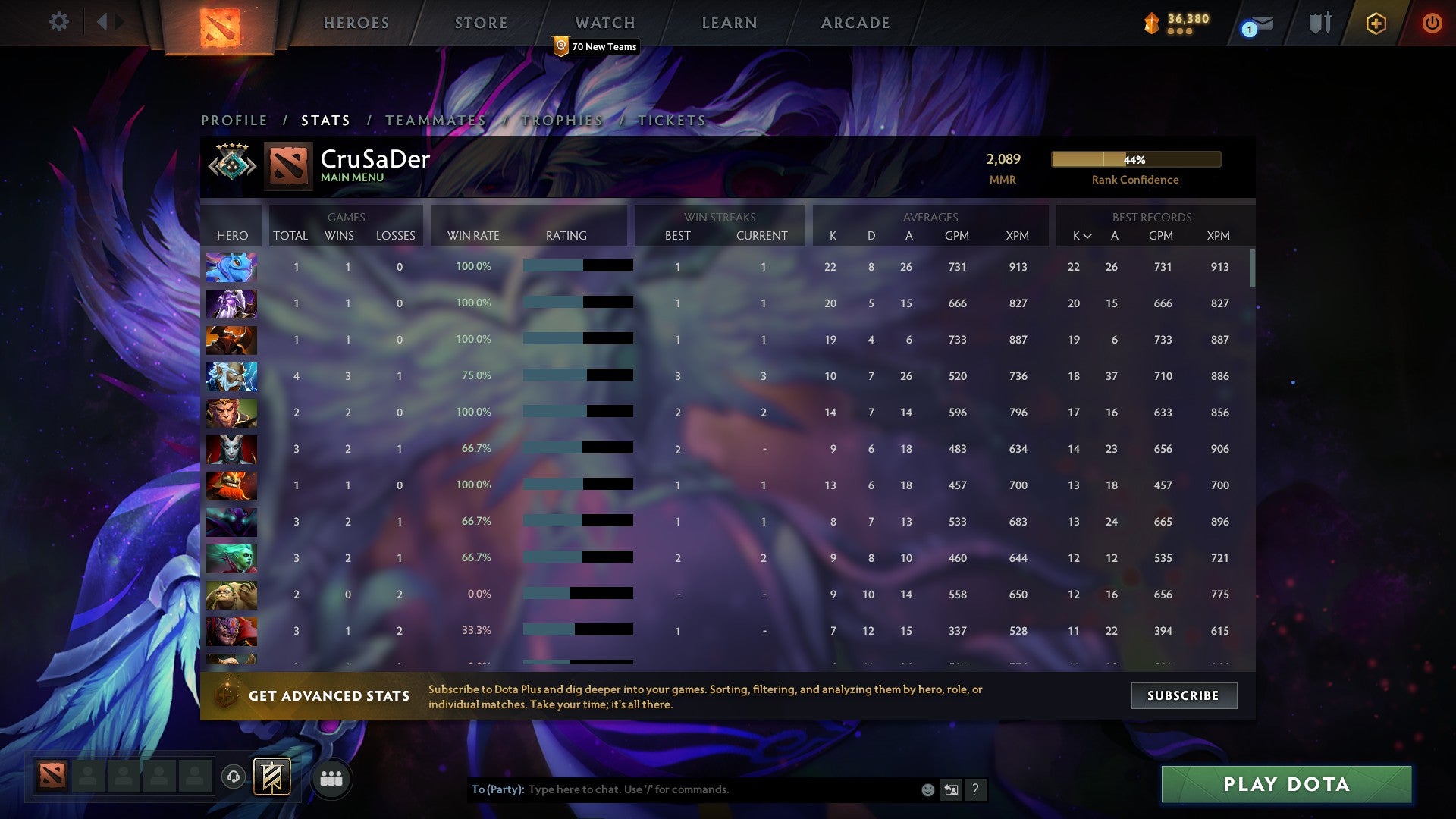This screenshot has height=819, width=1456.
Task: Open the friends list people icon
Action: coord(331,778)
